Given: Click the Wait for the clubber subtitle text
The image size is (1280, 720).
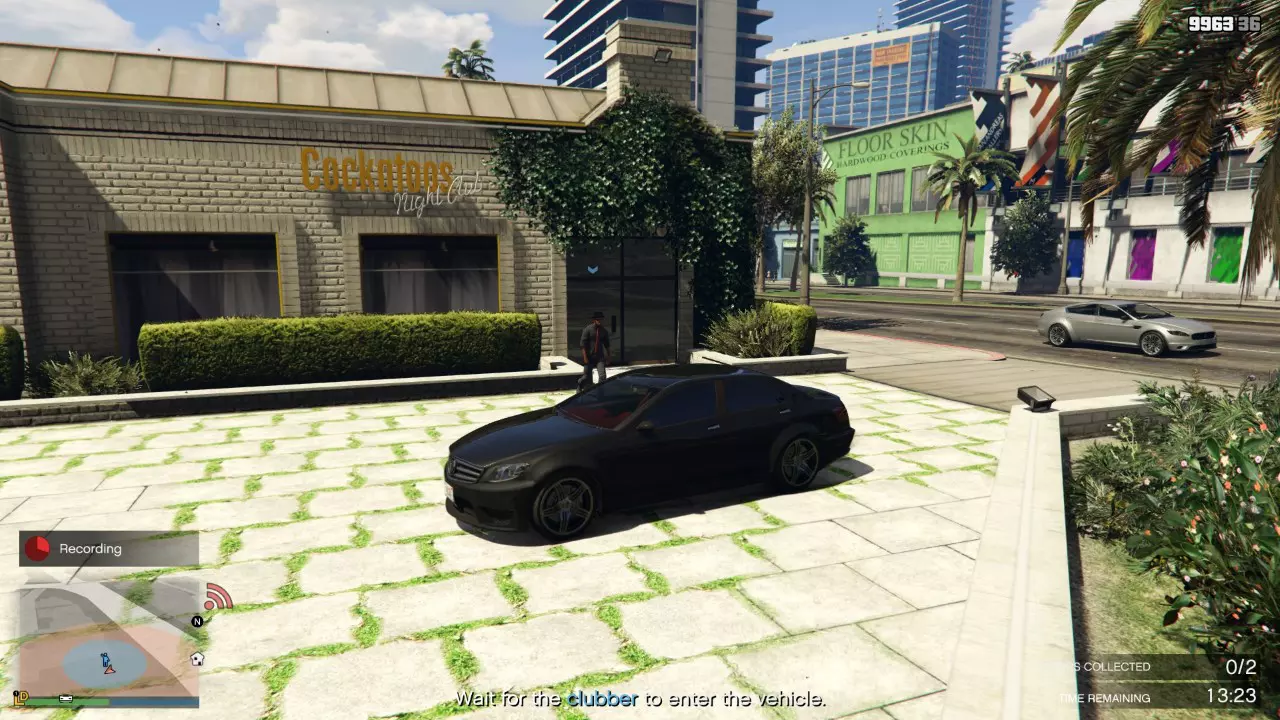Looking at the screenshot, I should (640, 700).
